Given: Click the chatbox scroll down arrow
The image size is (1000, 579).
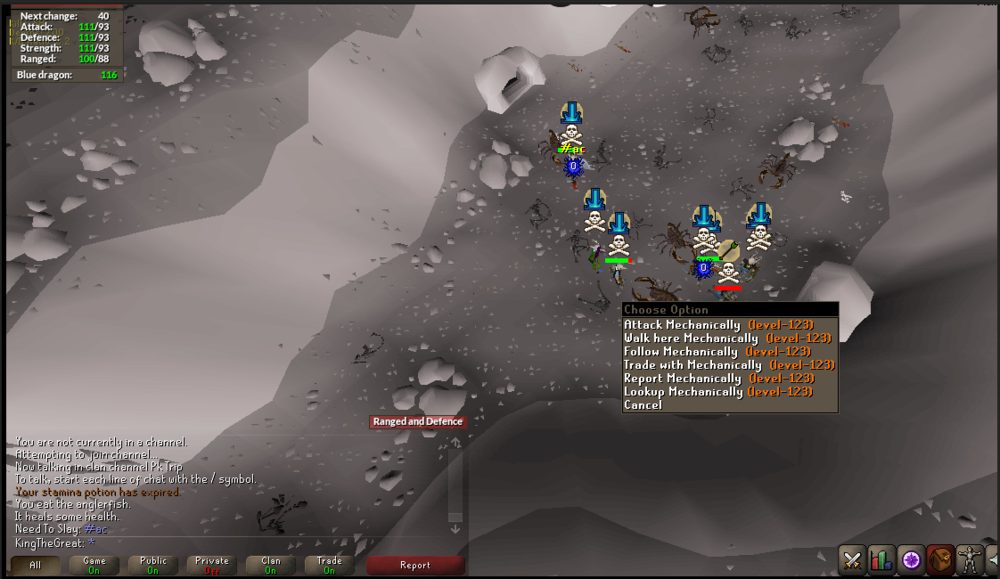Looking at the screenshot, I should 455,529.
